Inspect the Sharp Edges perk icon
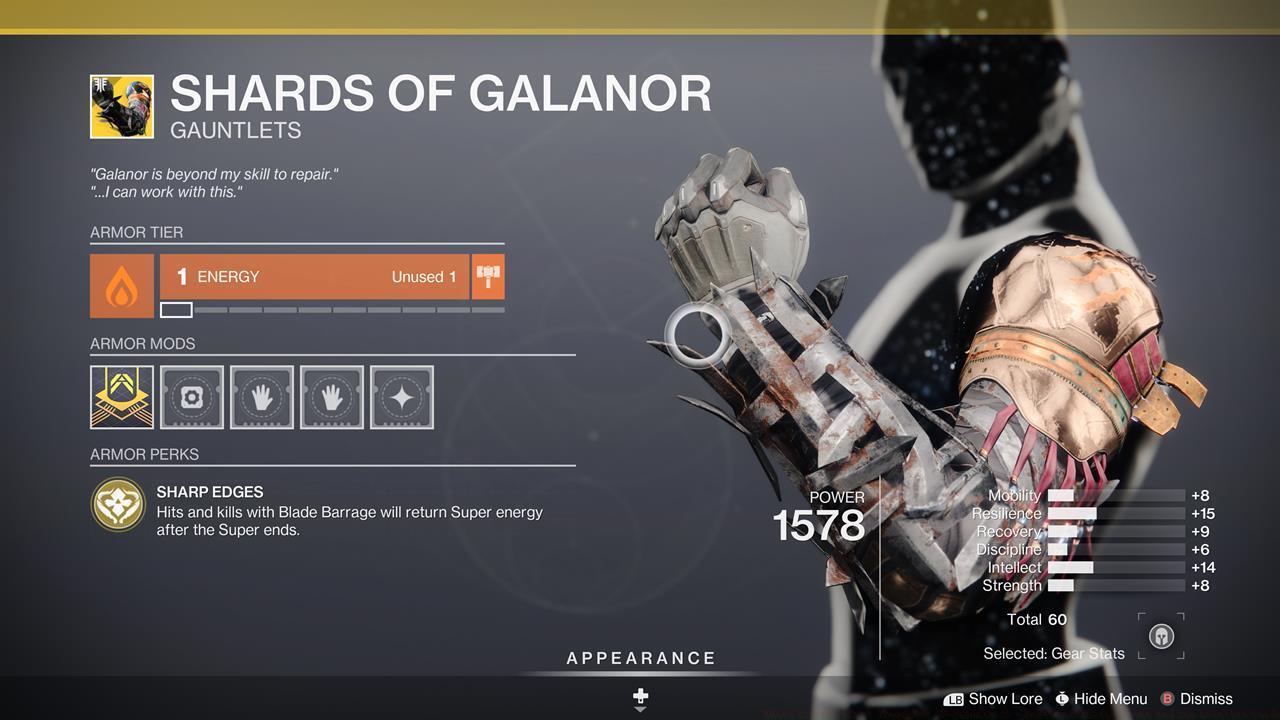Viewport: 1280px width, 720px height. (x=118, y=504)
